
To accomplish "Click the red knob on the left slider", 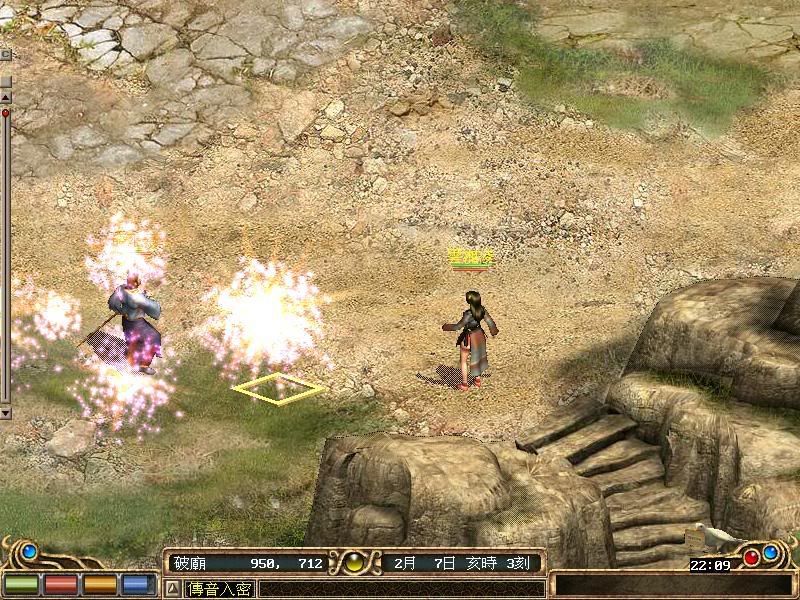I will [x=5, y=114].
